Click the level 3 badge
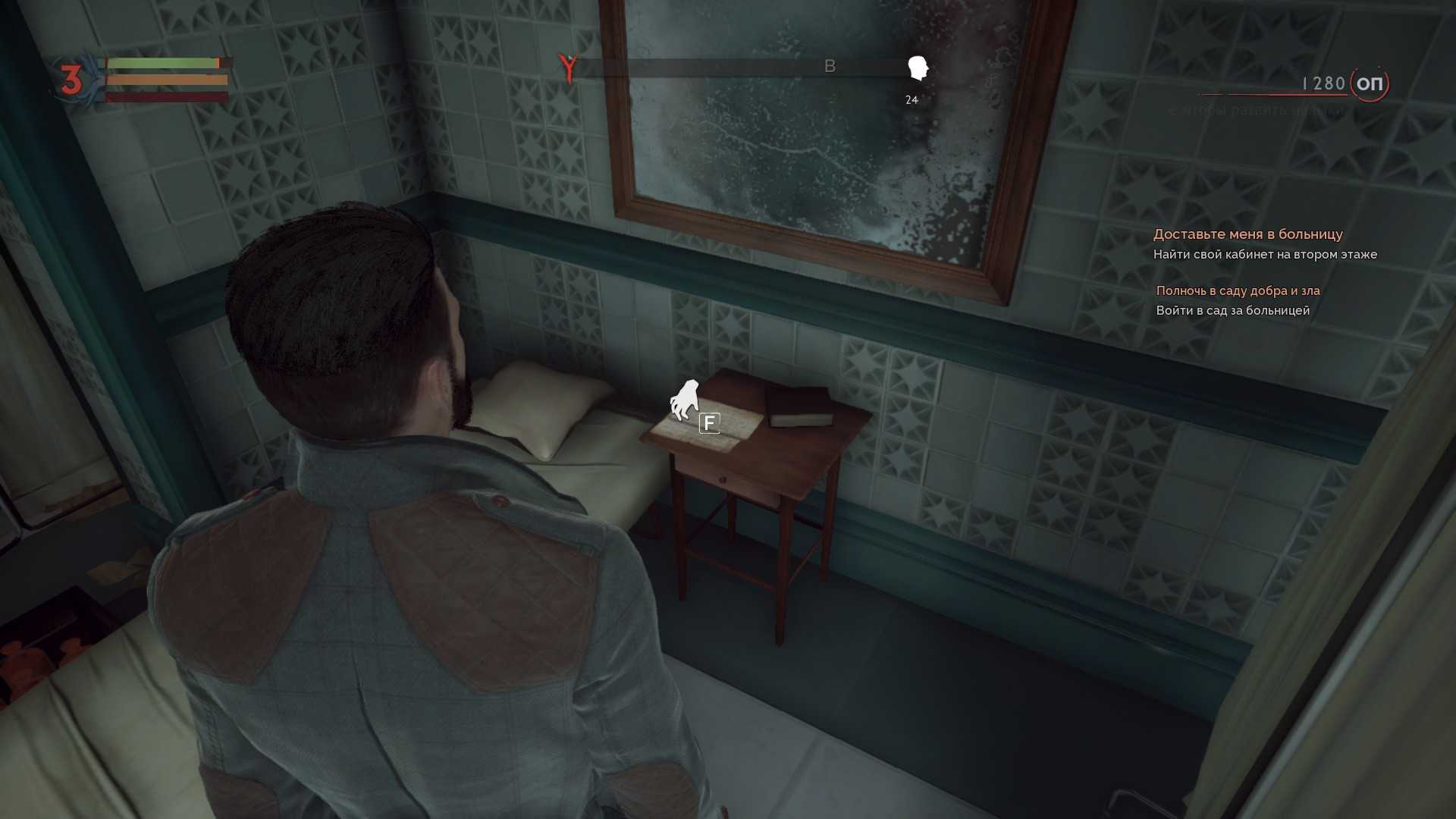Screen dimensions: 1456x819 [x=71, y=80]
